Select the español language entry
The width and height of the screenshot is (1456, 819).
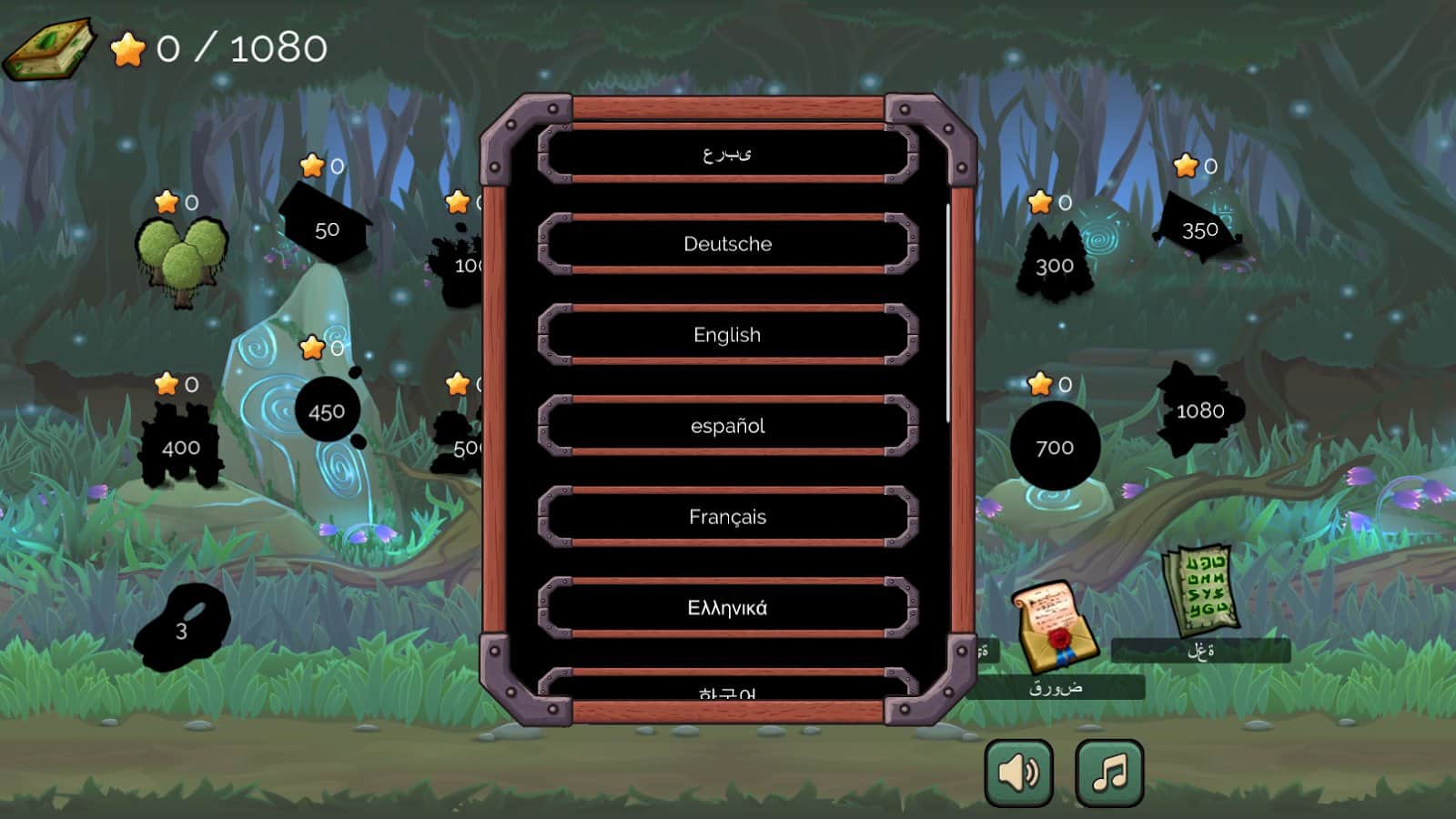[725, 425]
